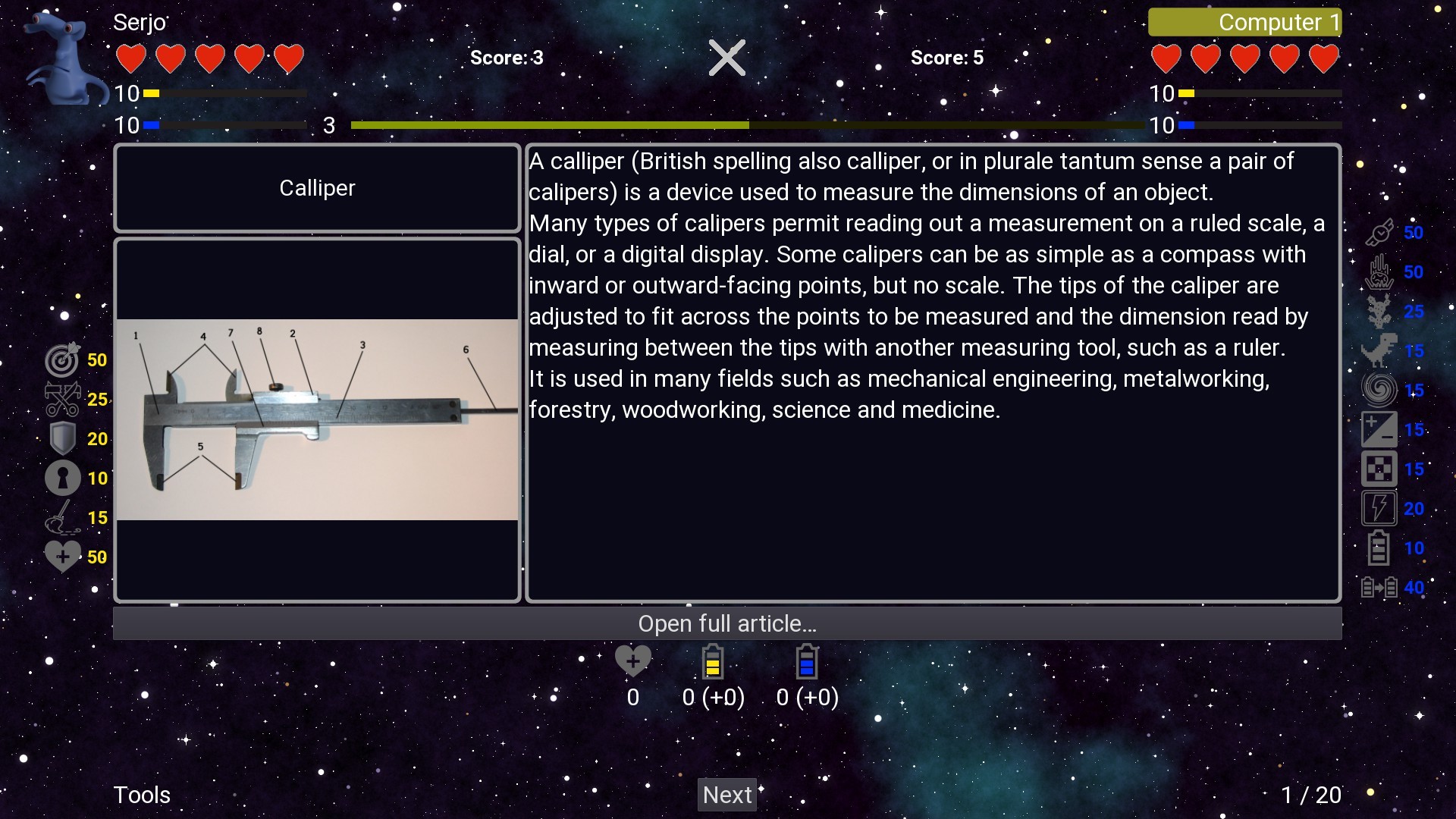
Task: Open the Tools menu
Action: coord(142,795)
